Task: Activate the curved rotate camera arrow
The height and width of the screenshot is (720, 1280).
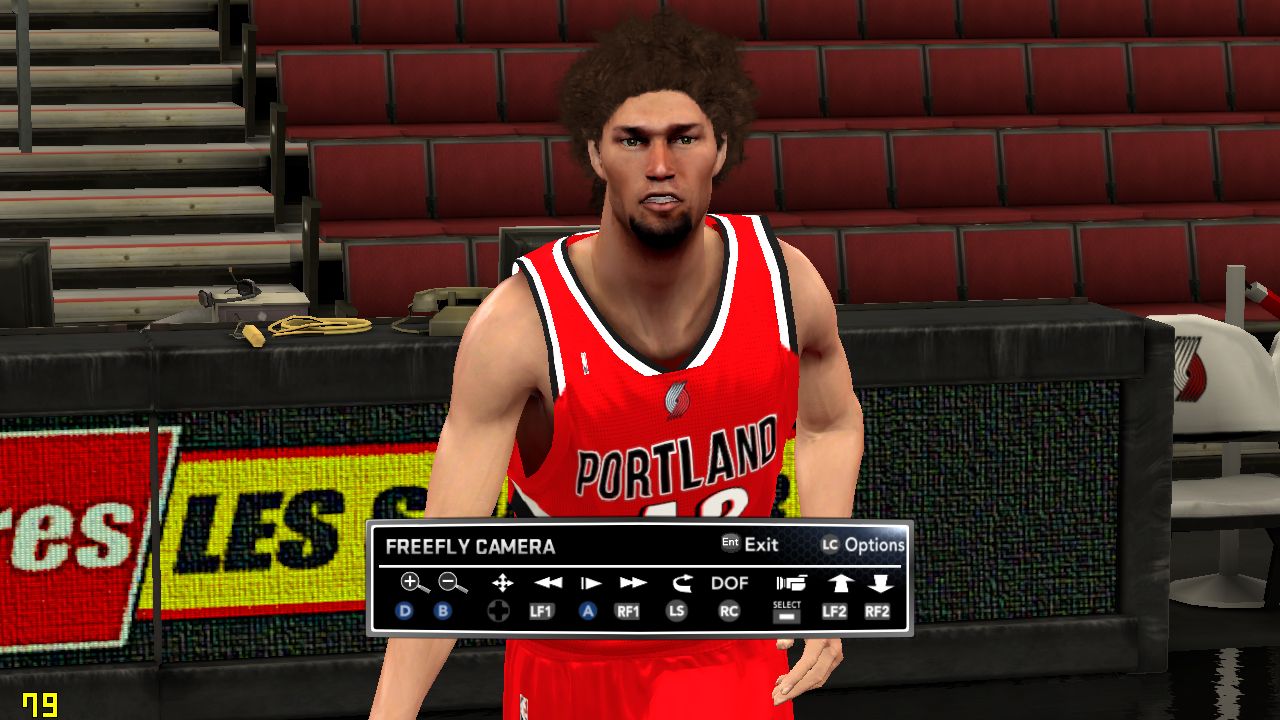Action: coord(682,583)
